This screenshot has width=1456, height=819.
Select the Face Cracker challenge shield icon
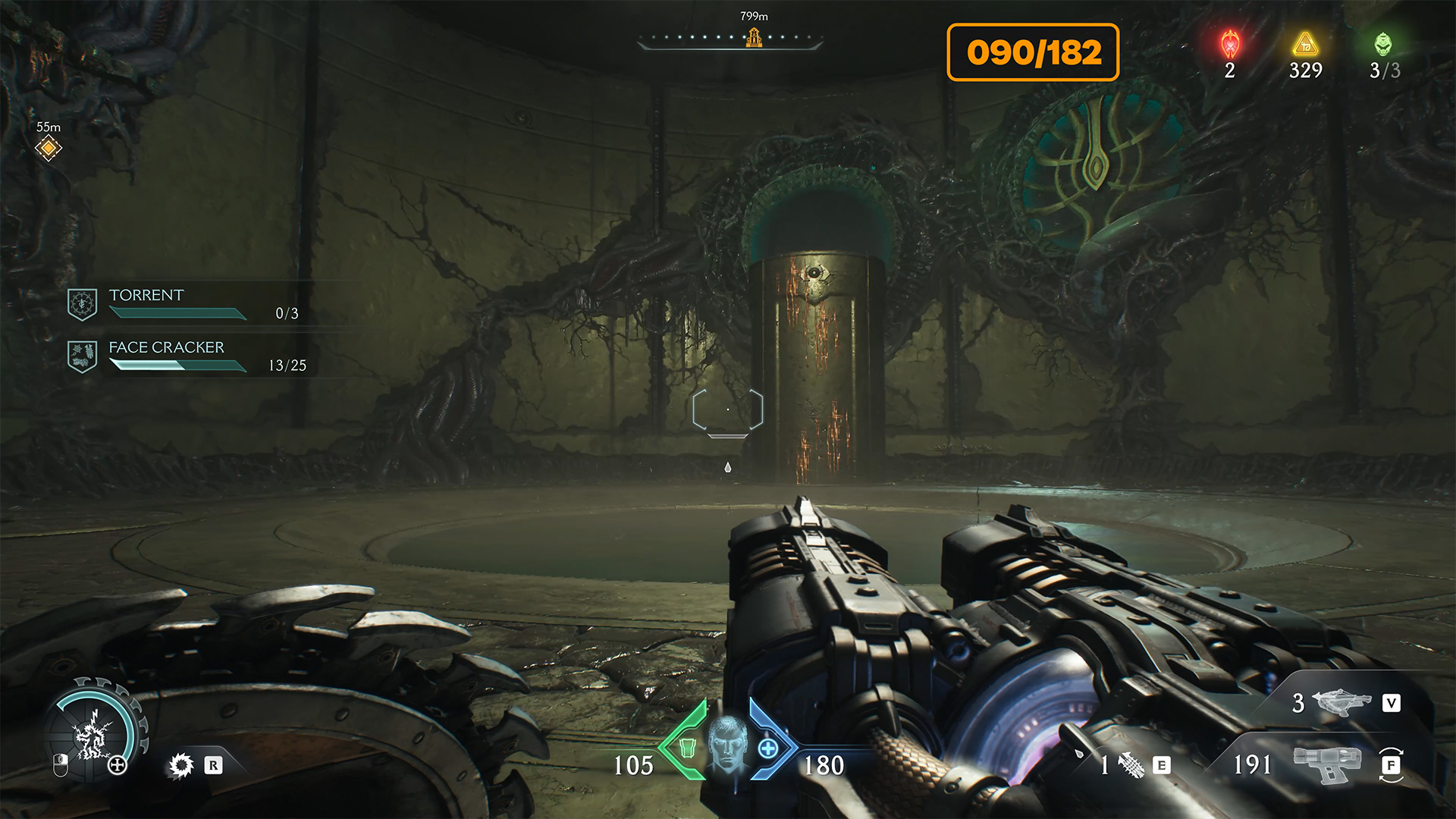pyautogui.click(x=82, y=356)
